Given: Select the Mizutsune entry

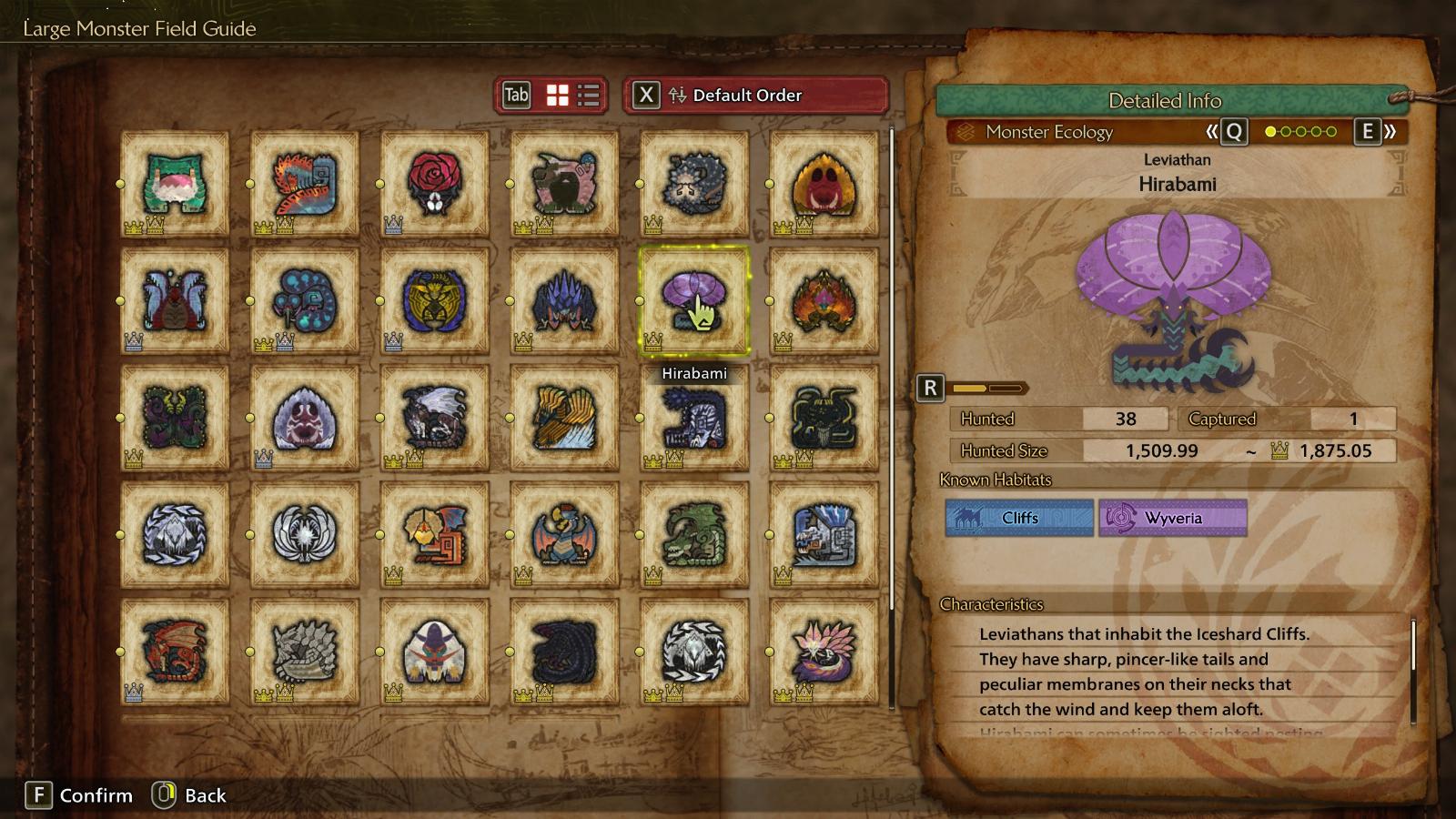Looking at the screenshot, I should (x=824, y=652).
